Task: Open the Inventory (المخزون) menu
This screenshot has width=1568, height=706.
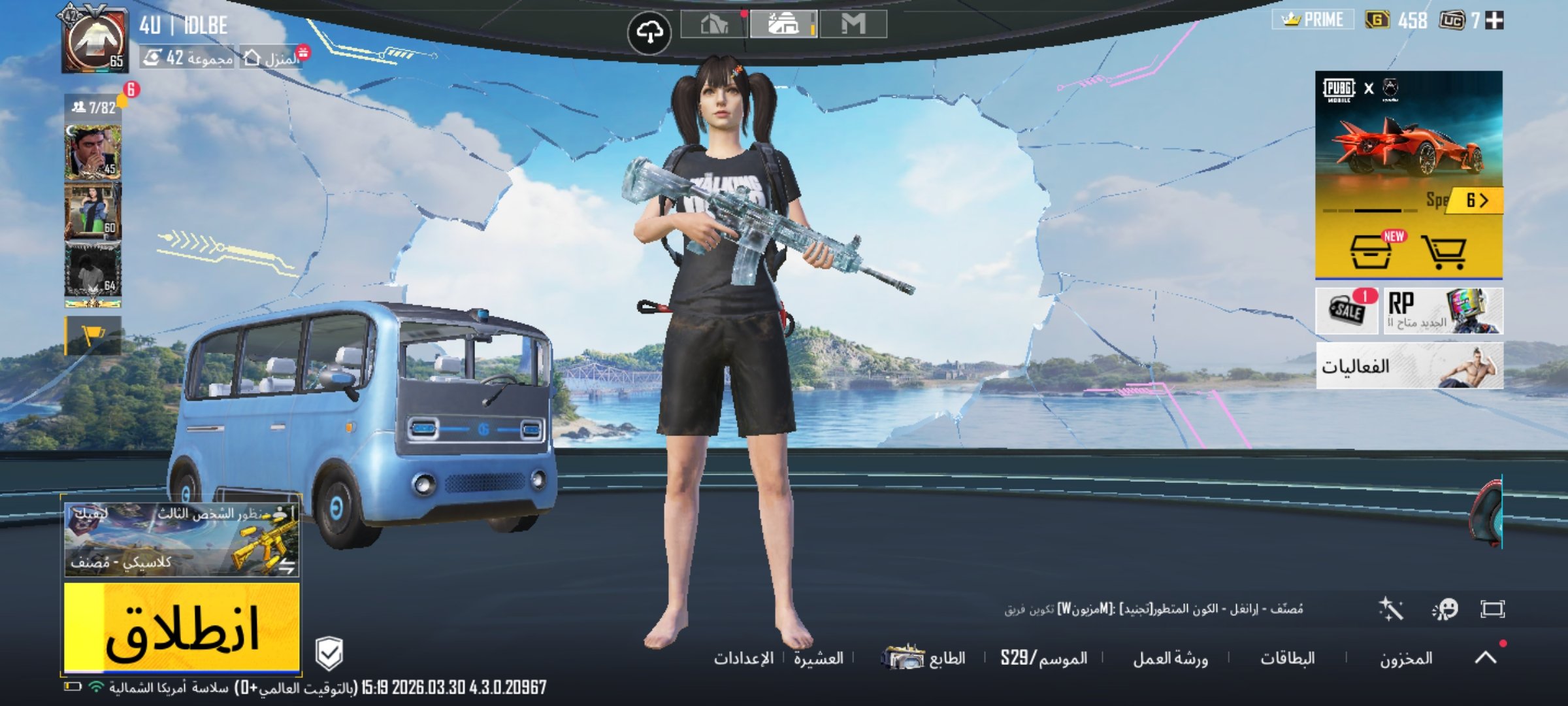Action: coord(1406,658)
